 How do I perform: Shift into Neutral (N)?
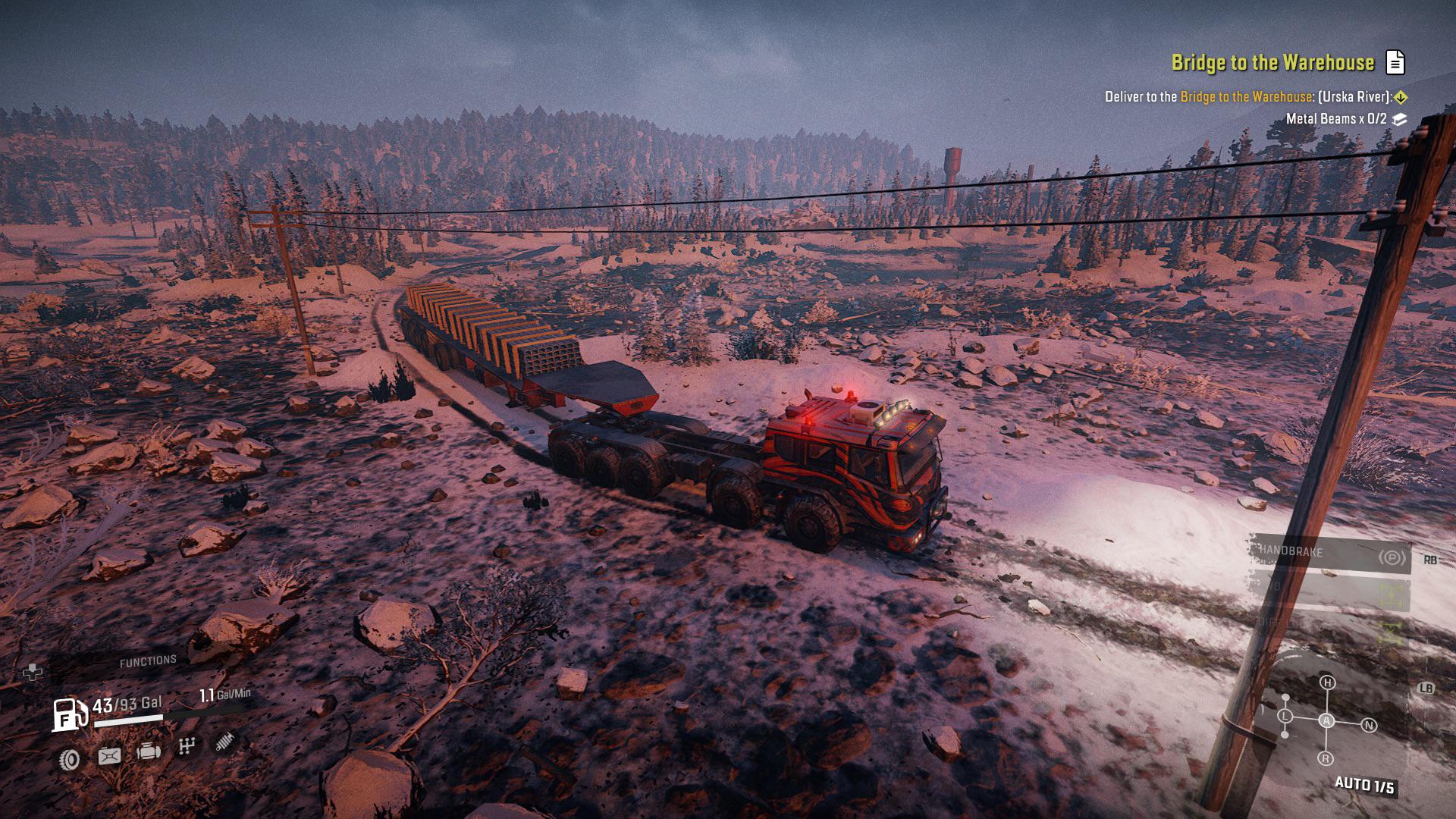(x=1369, y=726)
